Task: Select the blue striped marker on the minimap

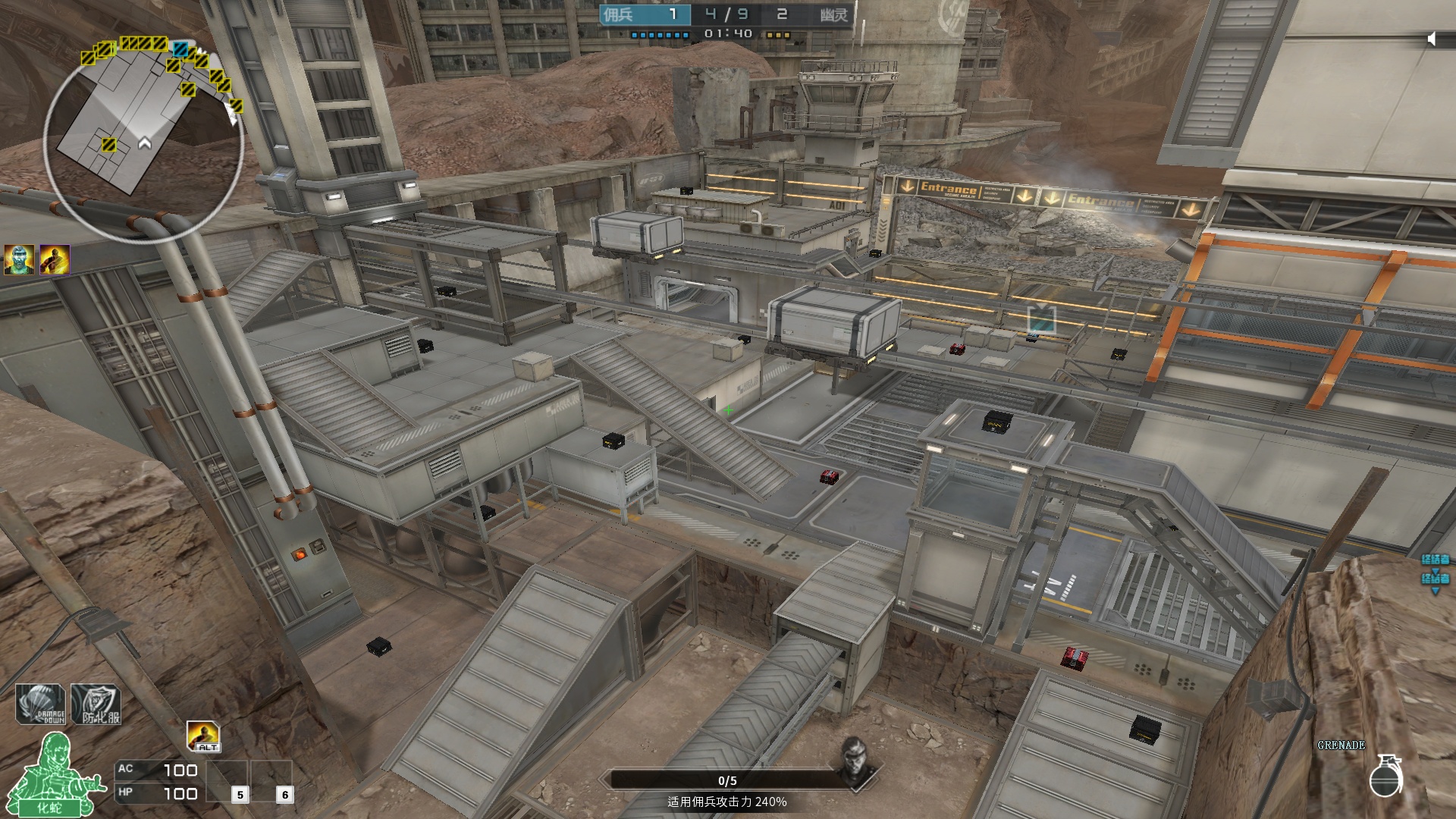Action: [180, 50]
